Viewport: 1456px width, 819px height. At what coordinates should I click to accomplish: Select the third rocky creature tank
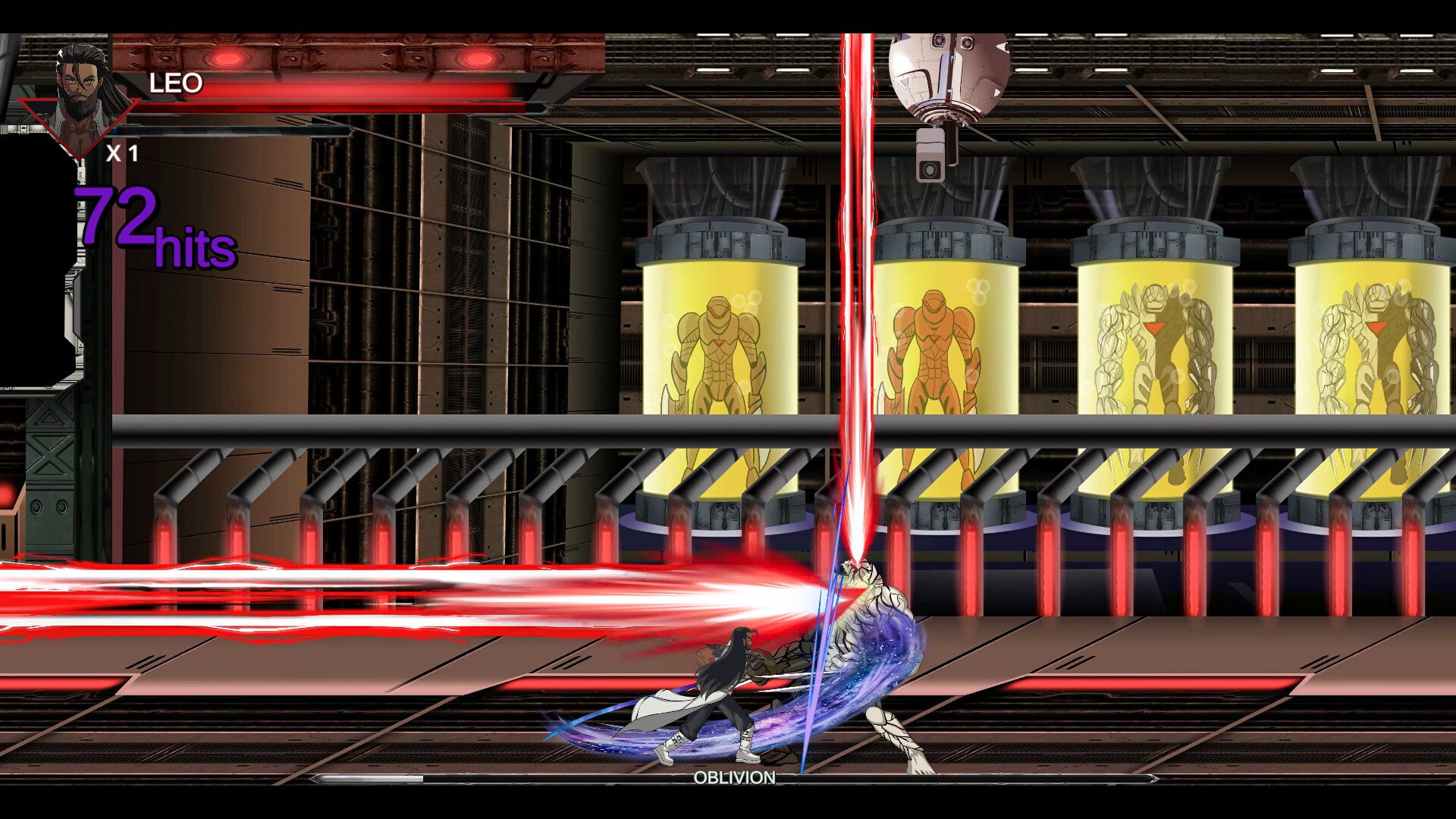click(1153, 349)
